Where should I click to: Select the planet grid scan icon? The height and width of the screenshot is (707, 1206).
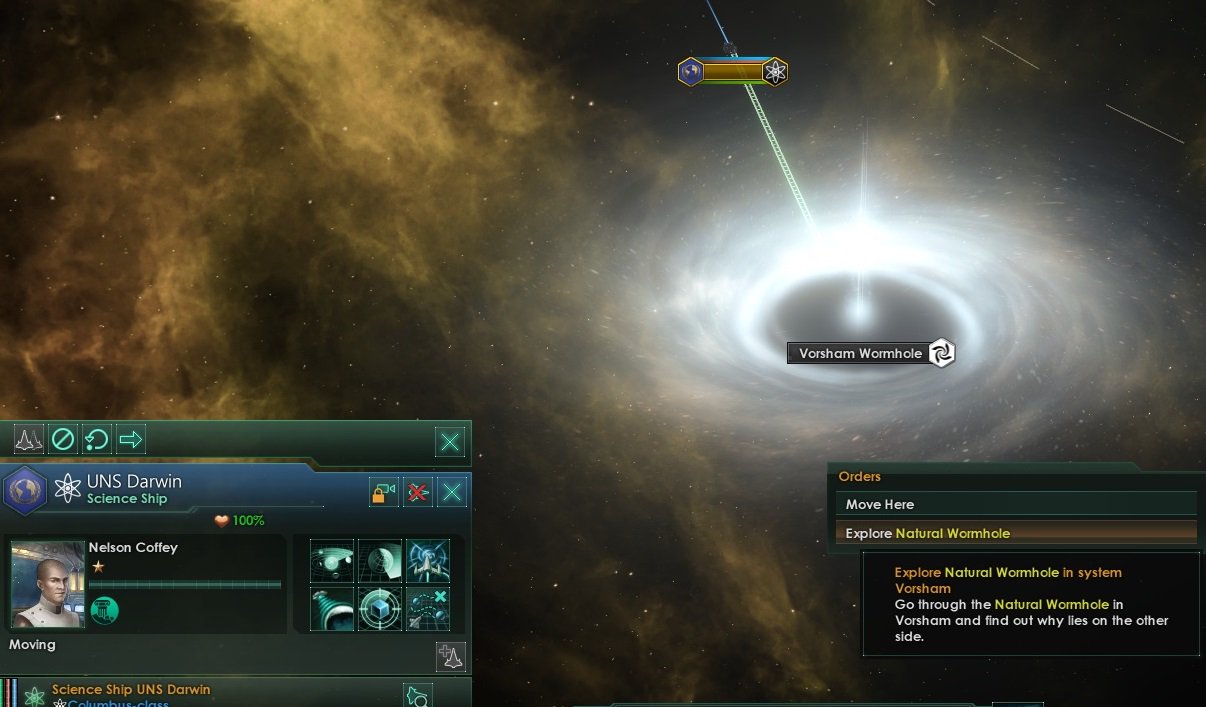380,561
